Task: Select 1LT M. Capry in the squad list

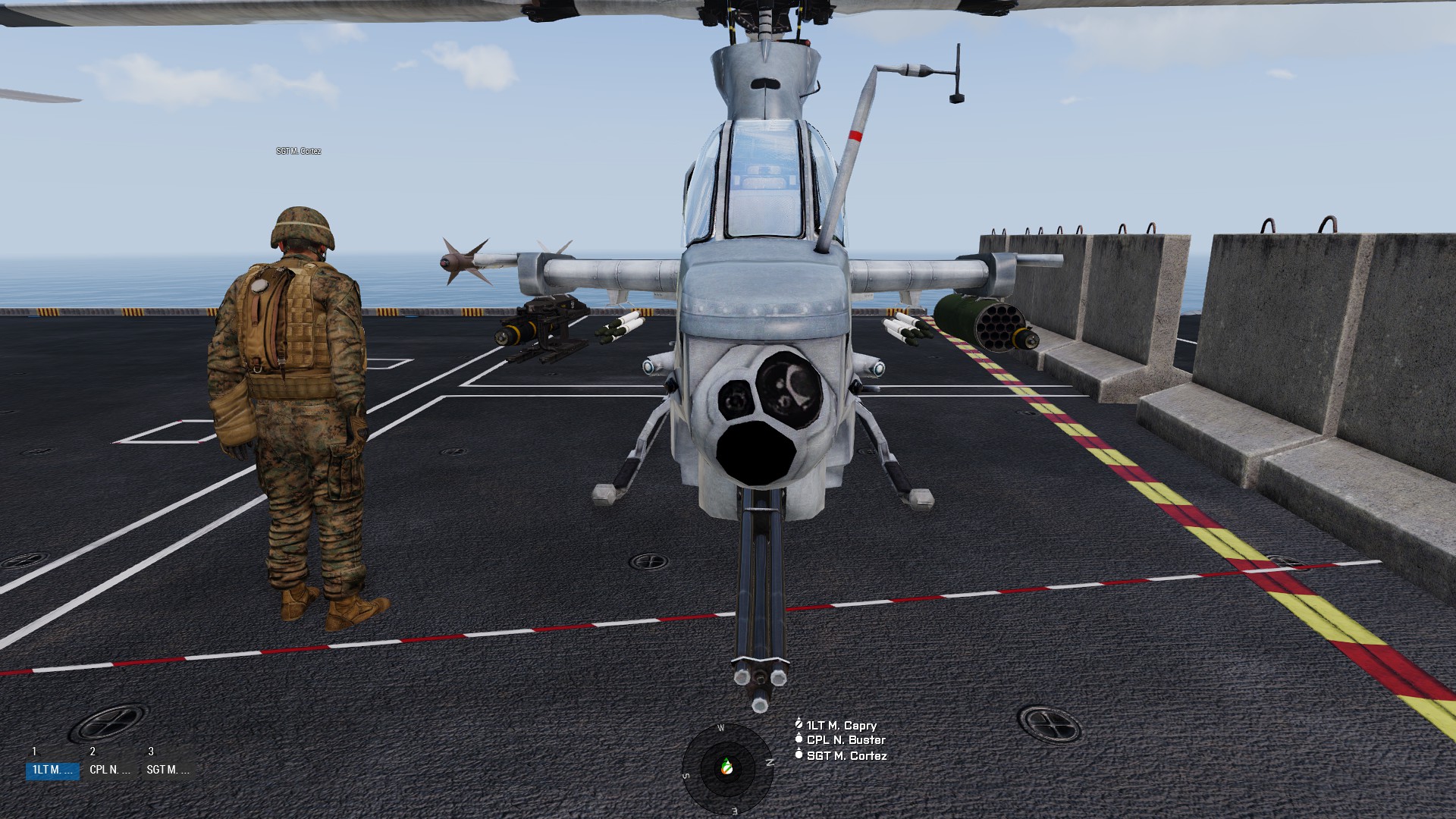Action: click(x=841, y=726)
